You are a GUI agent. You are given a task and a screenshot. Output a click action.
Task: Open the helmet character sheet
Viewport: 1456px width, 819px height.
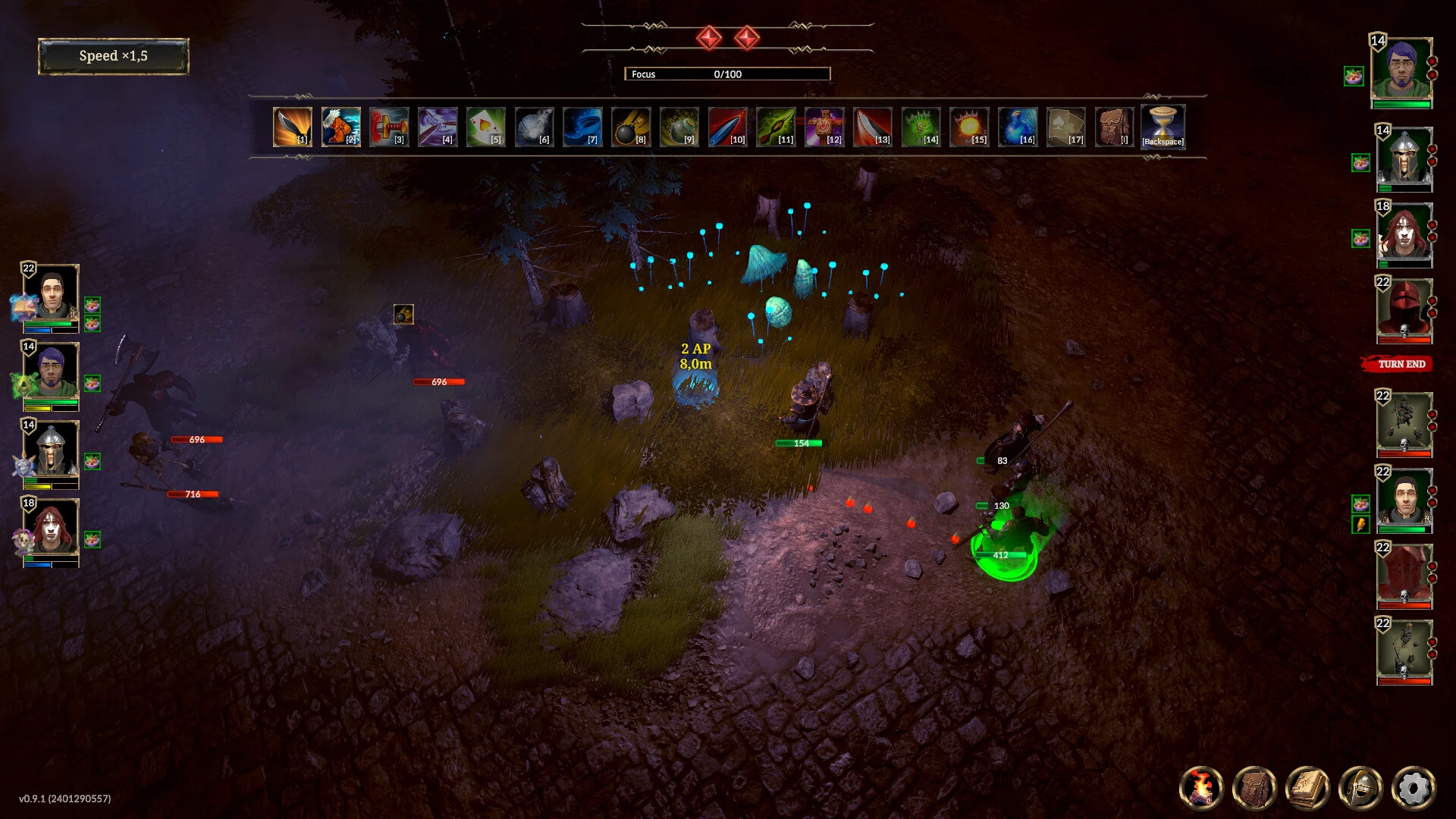pyautogui.click(x=1360, y=787)
